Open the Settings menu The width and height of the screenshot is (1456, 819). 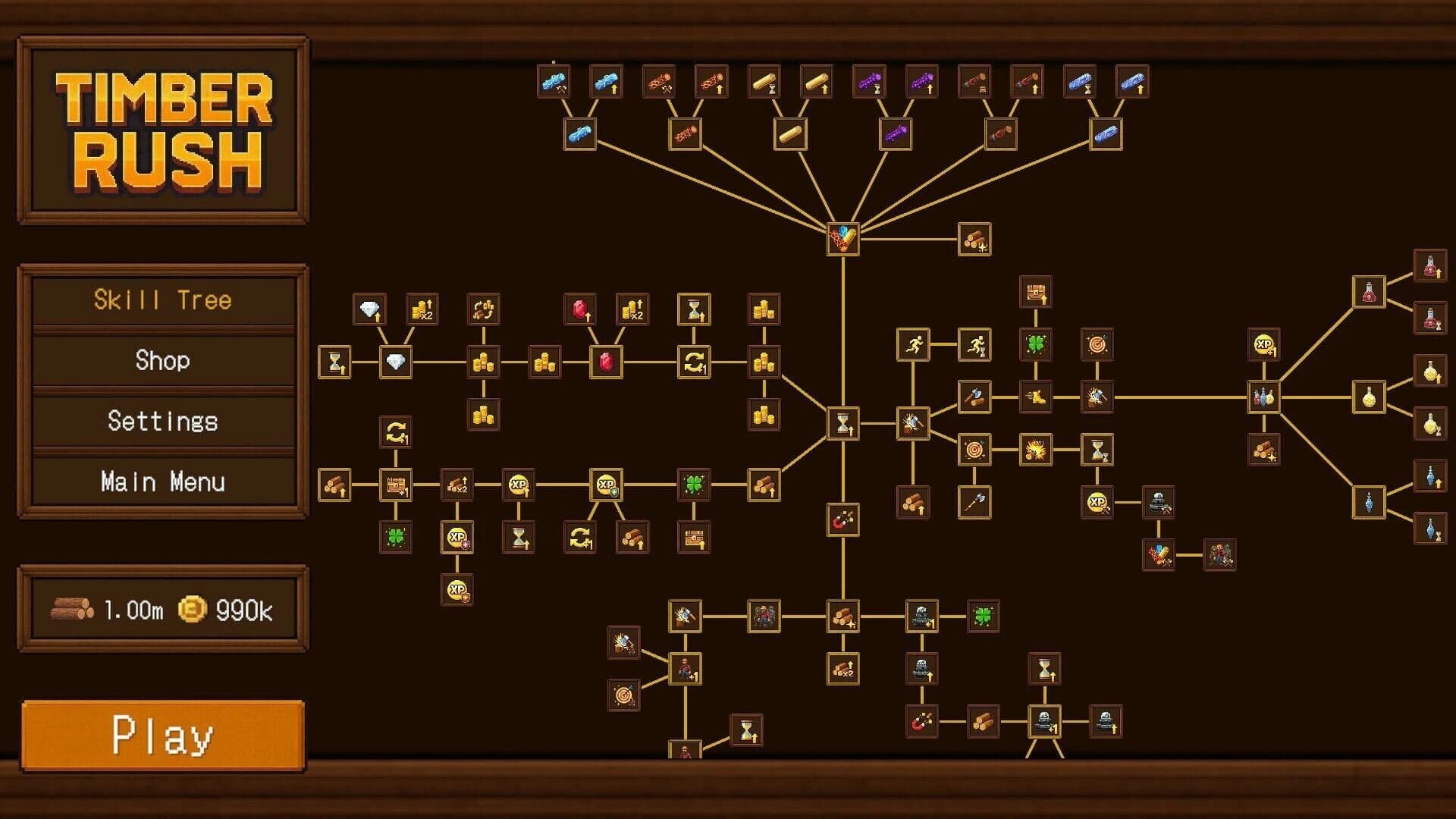[162, 421]
